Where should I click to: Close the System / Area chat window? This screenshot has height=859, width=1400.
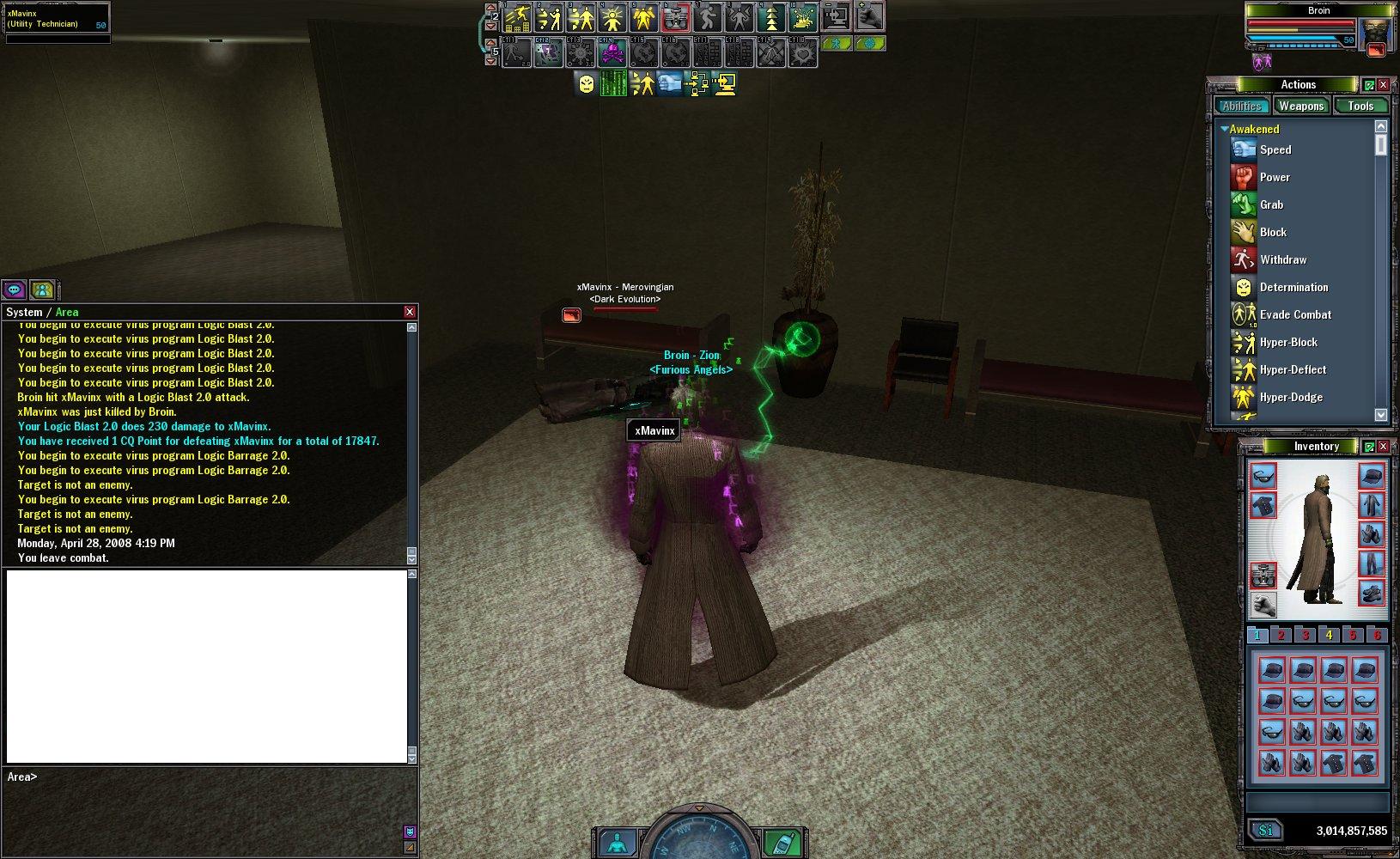[x=410, y=312]
